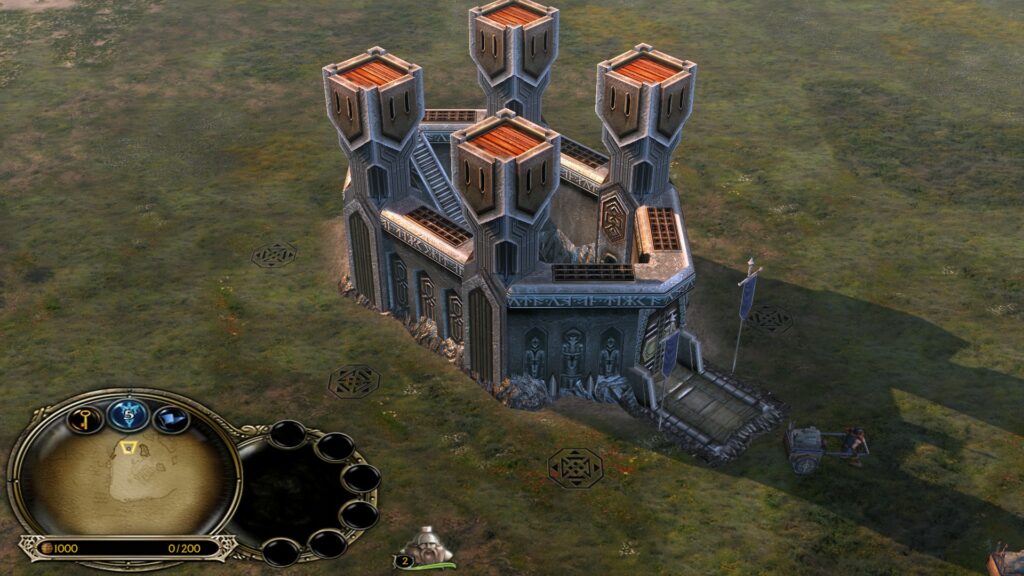Open the menu with the golden key icon
Screen dimensions: 1024x576
pyautogui.click(x=86, y=418)
